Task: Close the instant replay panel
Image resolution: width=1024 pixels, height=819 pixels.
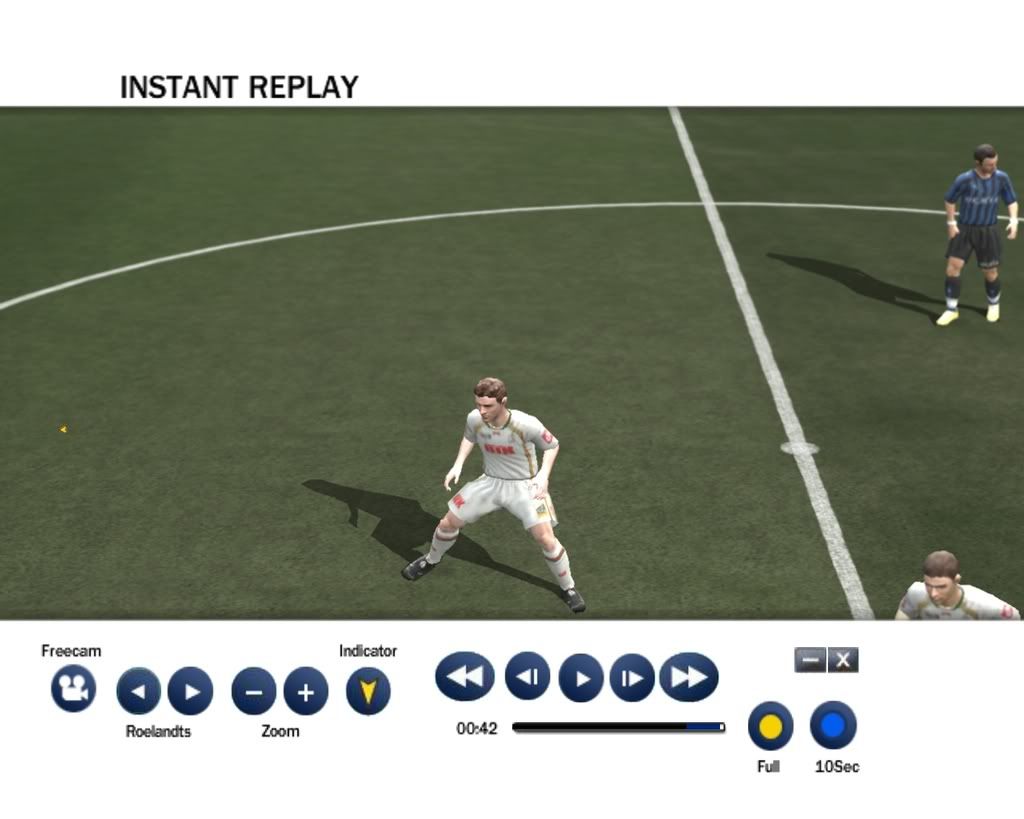Action: [843, 660]
